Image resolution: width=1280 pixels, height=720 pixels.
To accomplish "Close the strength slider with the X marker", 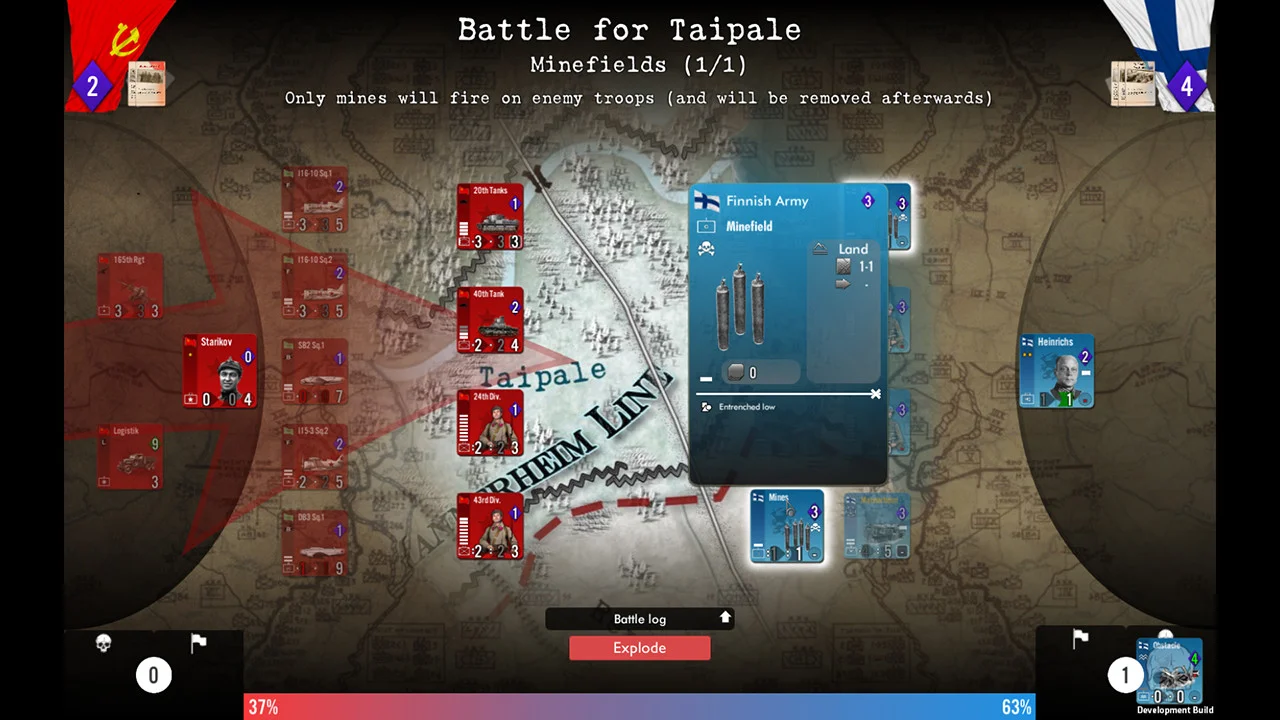I will pyautogui.click(x=876, y=394).
